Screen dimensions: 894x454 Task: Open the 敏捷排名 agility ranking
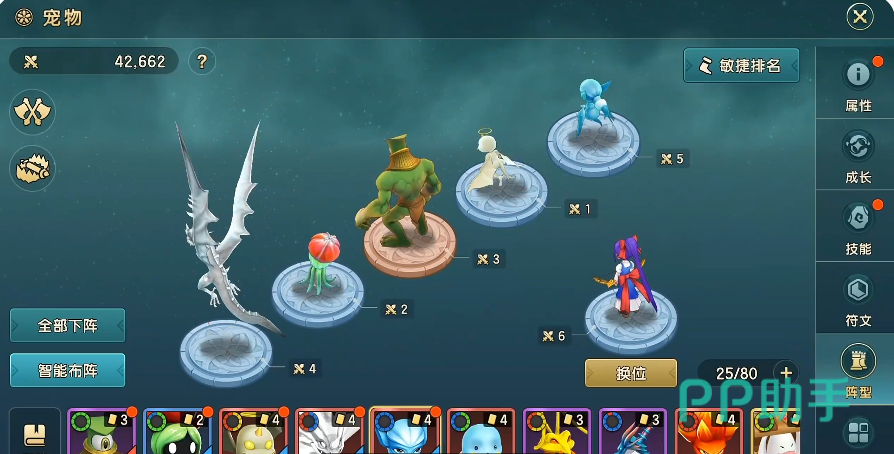[741, 65]
